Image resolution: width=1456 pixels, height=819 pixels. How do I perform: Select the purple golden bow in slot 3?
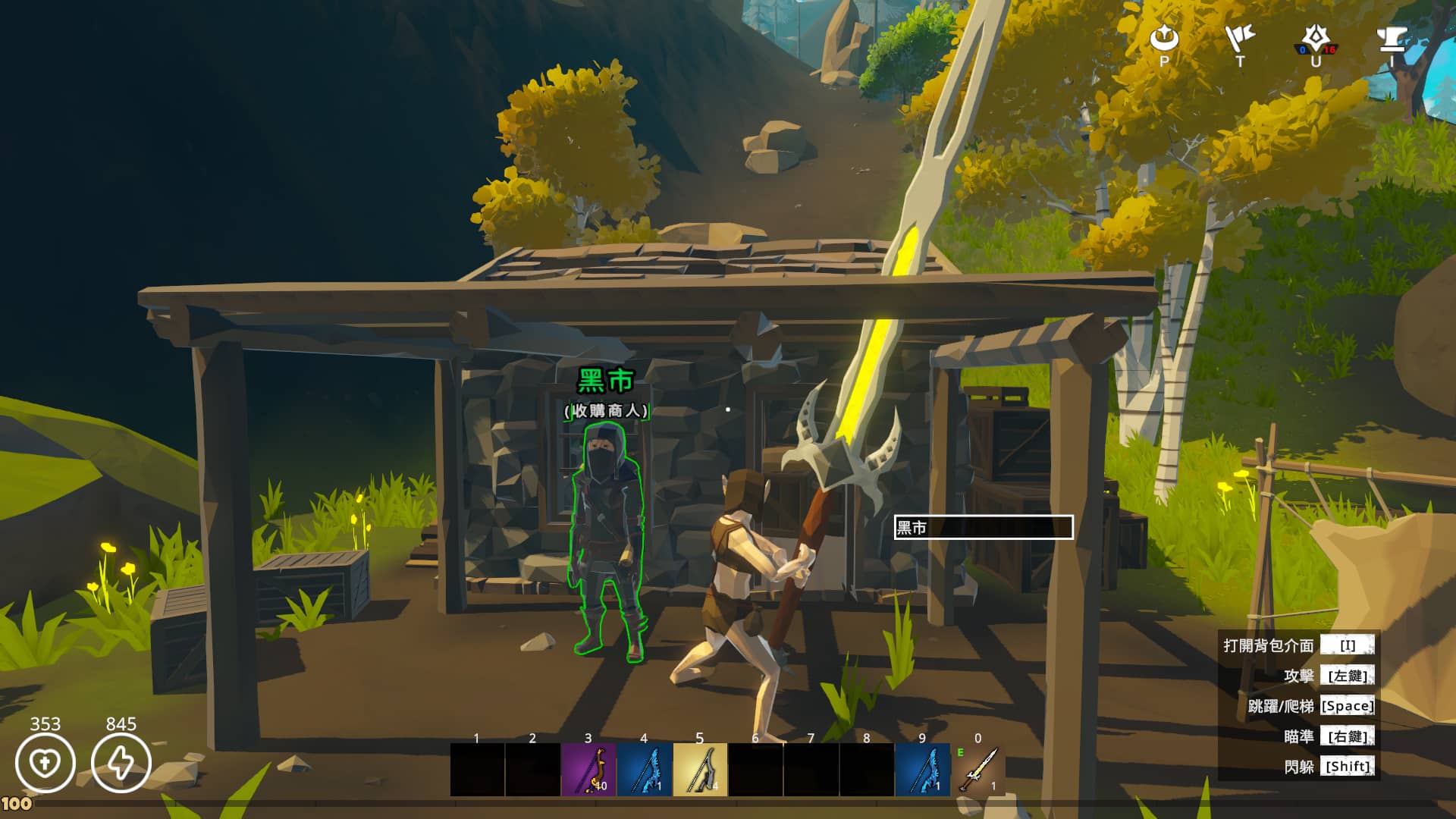point(588,770)
